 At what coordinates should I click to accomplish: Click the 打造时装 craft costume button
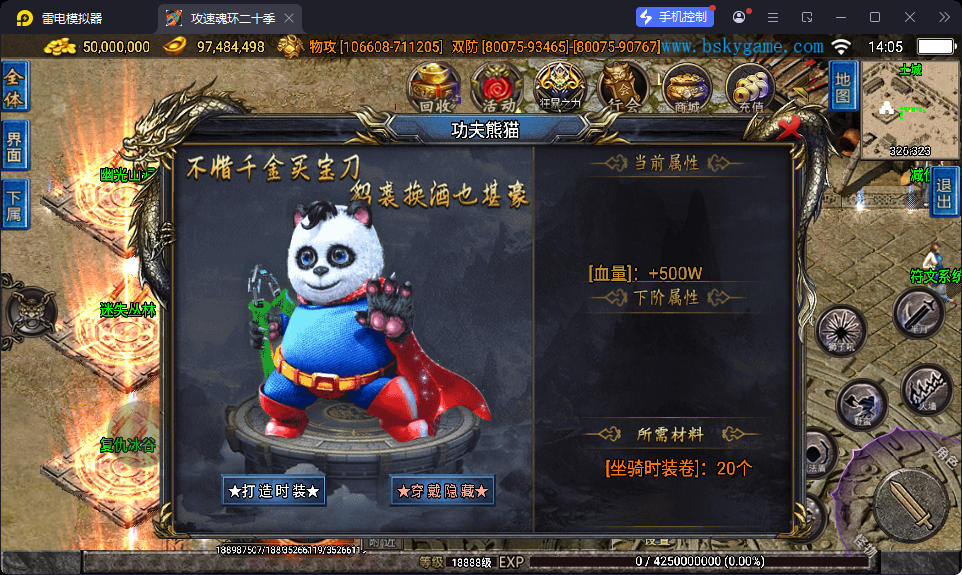[274, 491]
